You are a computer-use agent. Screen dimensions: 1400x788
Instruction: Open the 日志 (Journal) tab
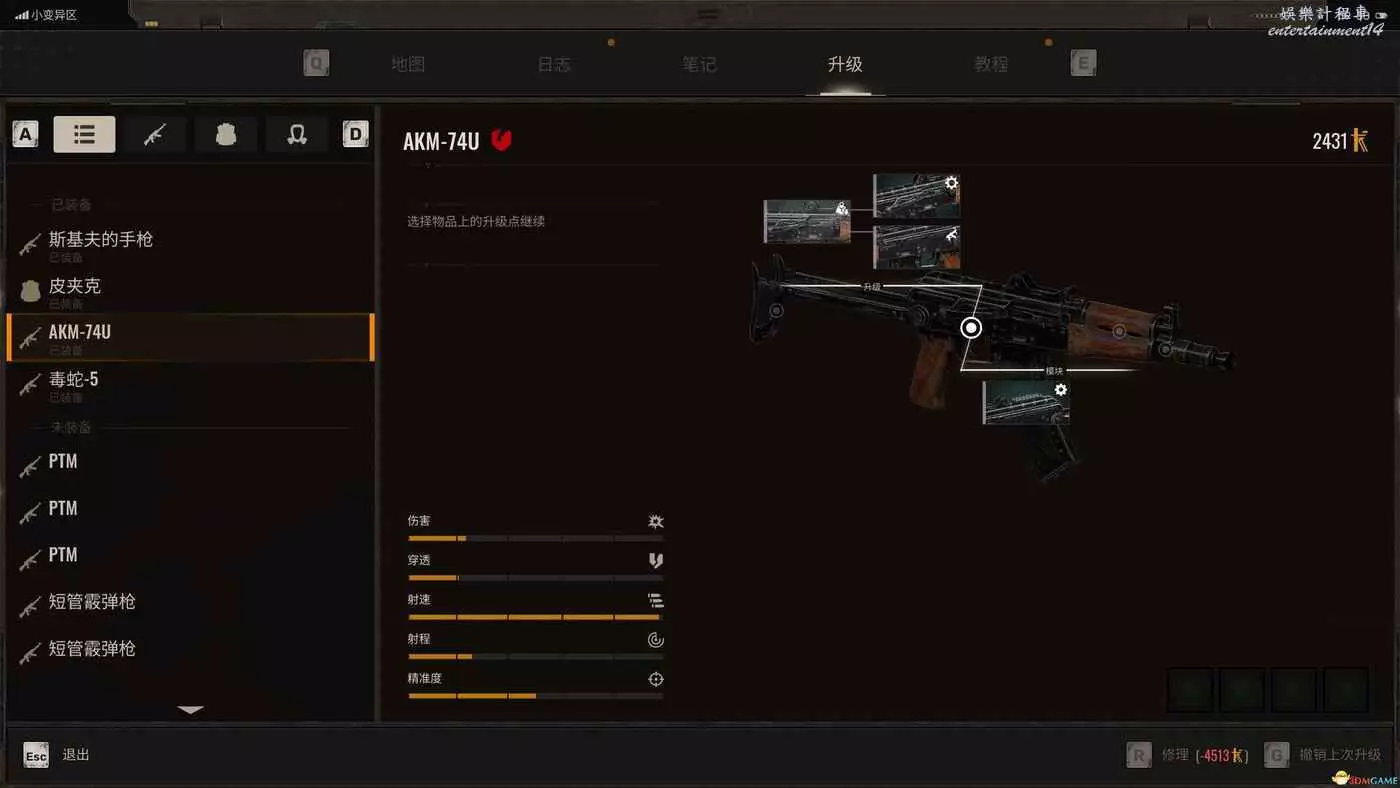pos(554,64)
